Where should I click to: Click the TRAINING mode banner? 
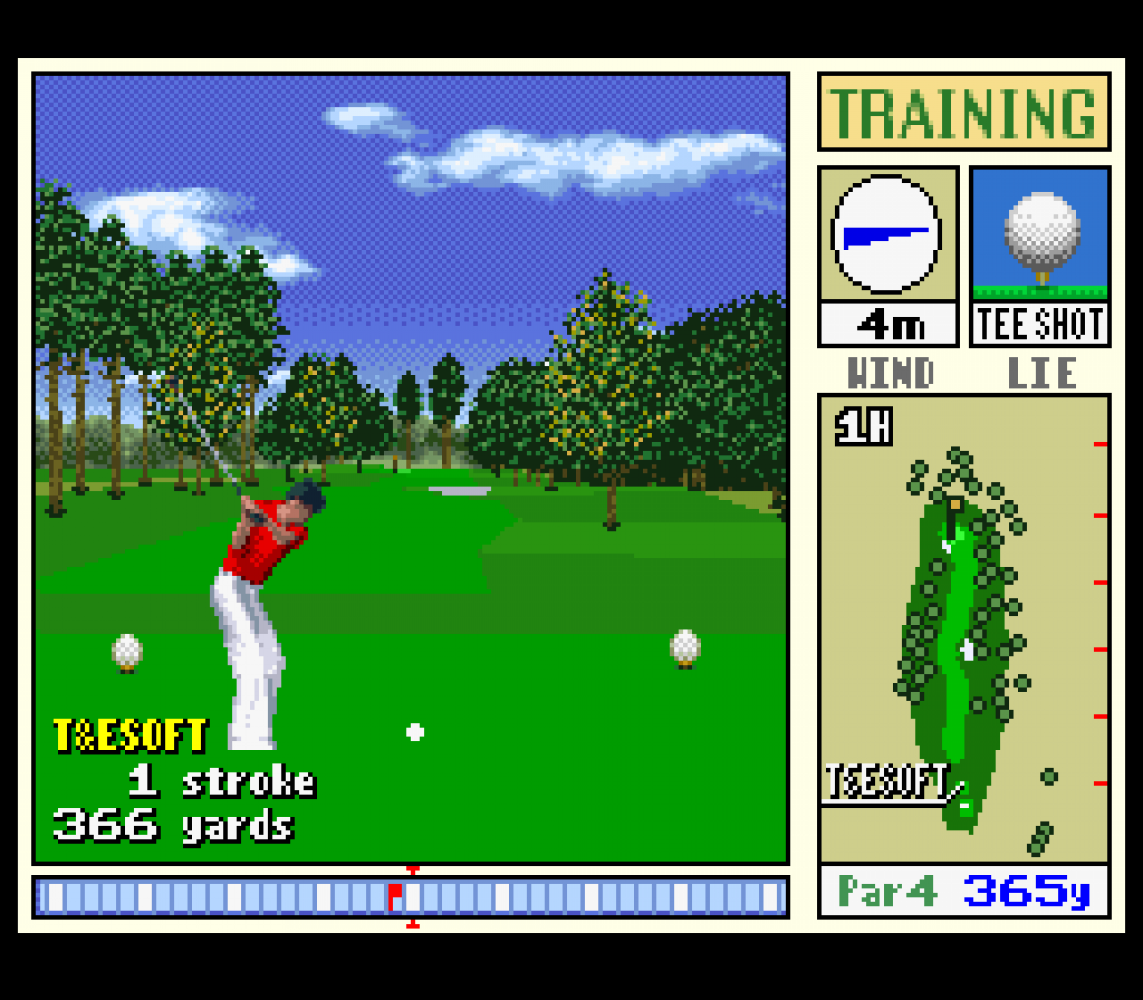tap(964, 112)
